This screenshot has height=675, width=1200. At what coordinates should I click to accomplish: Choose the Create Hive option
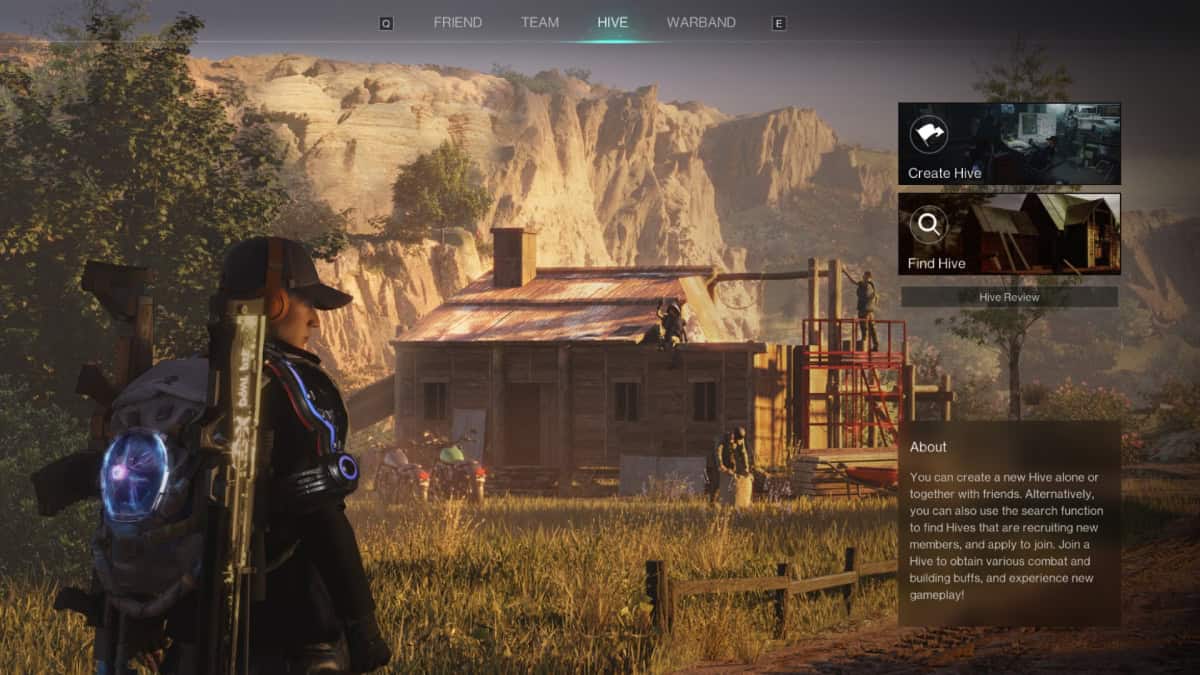[x=1009, y=144]
